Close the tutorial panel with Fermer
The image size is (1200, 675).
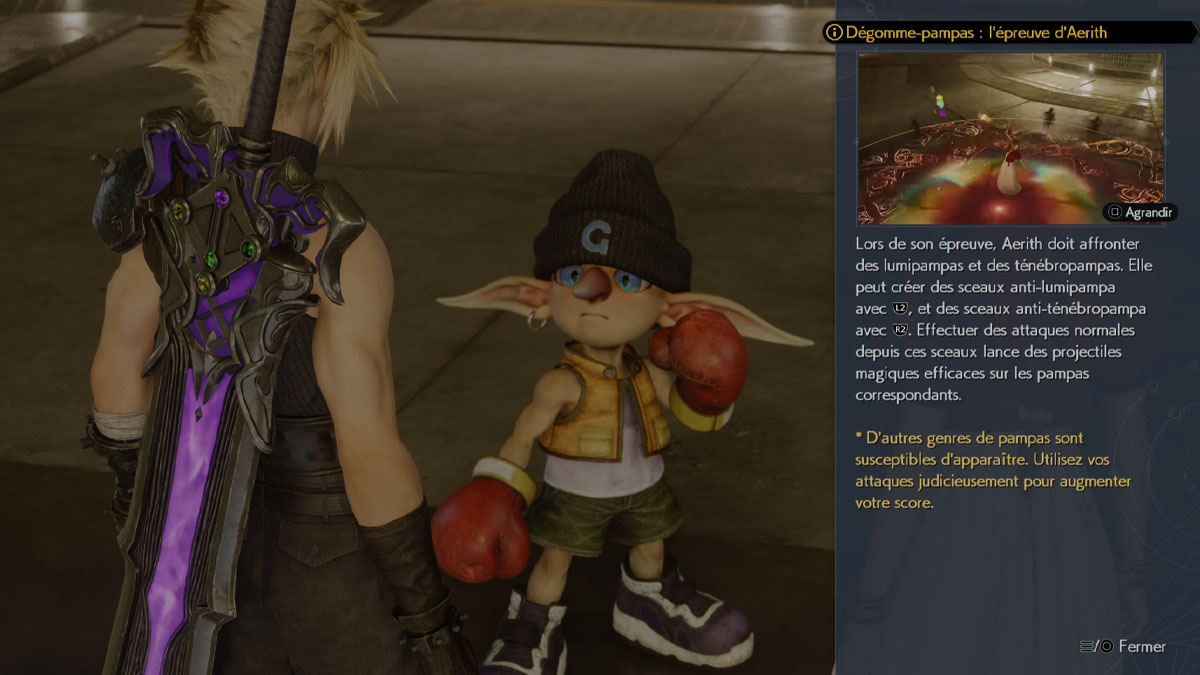(1123, 646)
